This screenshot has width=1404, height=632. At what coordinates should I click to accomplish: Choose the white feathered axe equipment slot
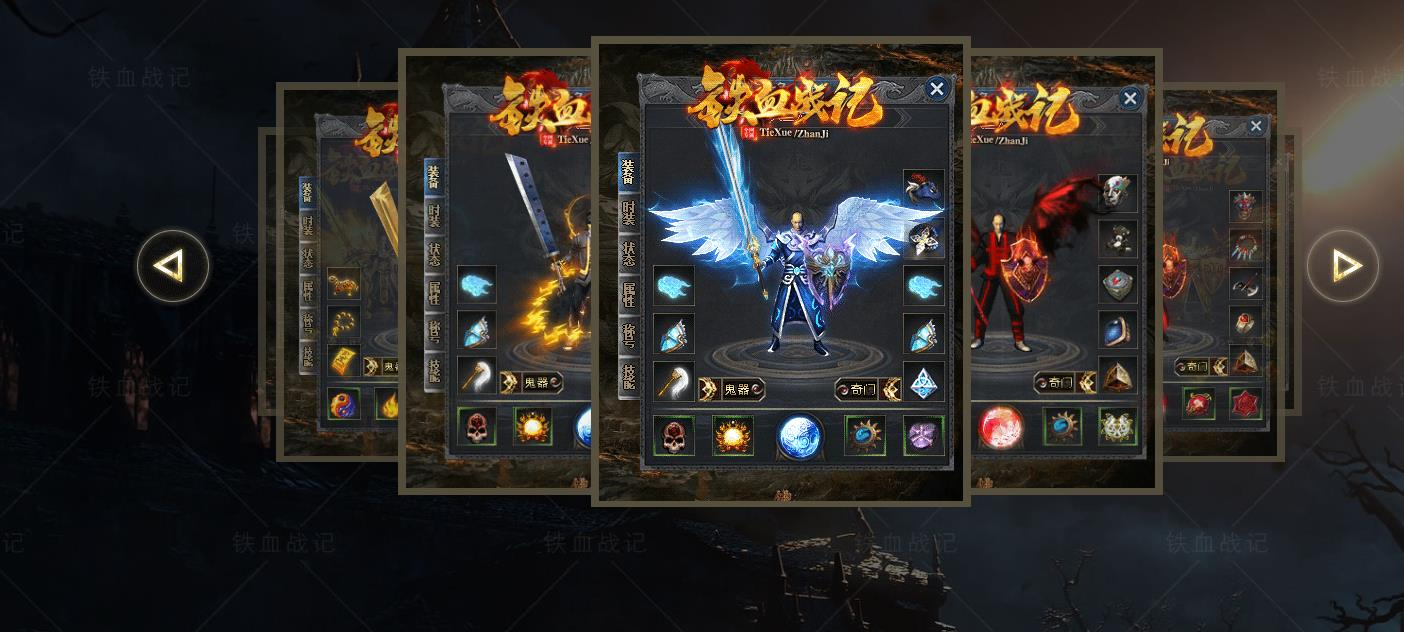click(674, 382)
